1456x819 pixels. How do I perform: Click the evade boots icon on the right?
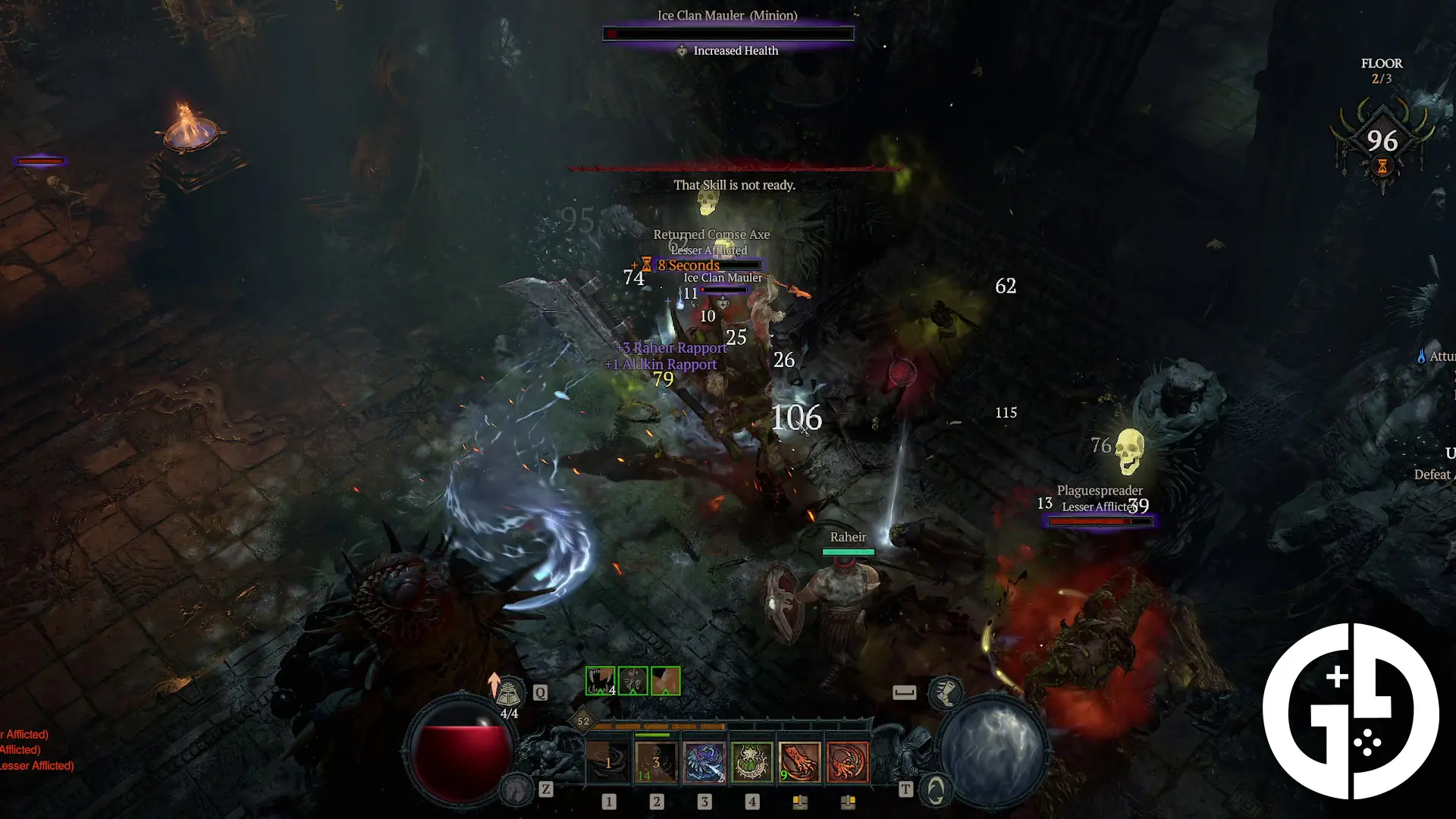point(946,693)
